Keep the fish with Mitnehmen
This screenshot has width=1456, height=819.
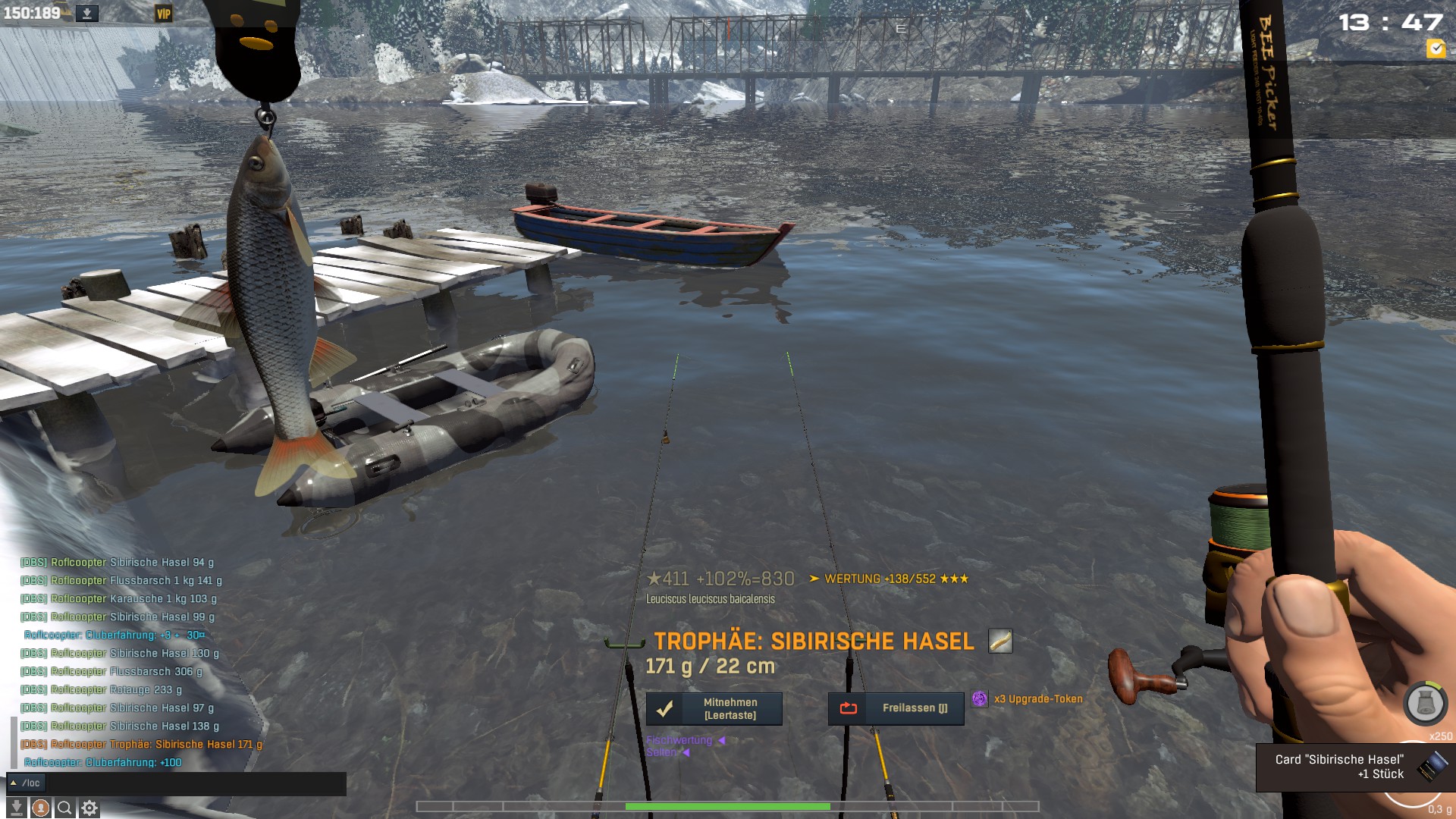click(714, 709)
